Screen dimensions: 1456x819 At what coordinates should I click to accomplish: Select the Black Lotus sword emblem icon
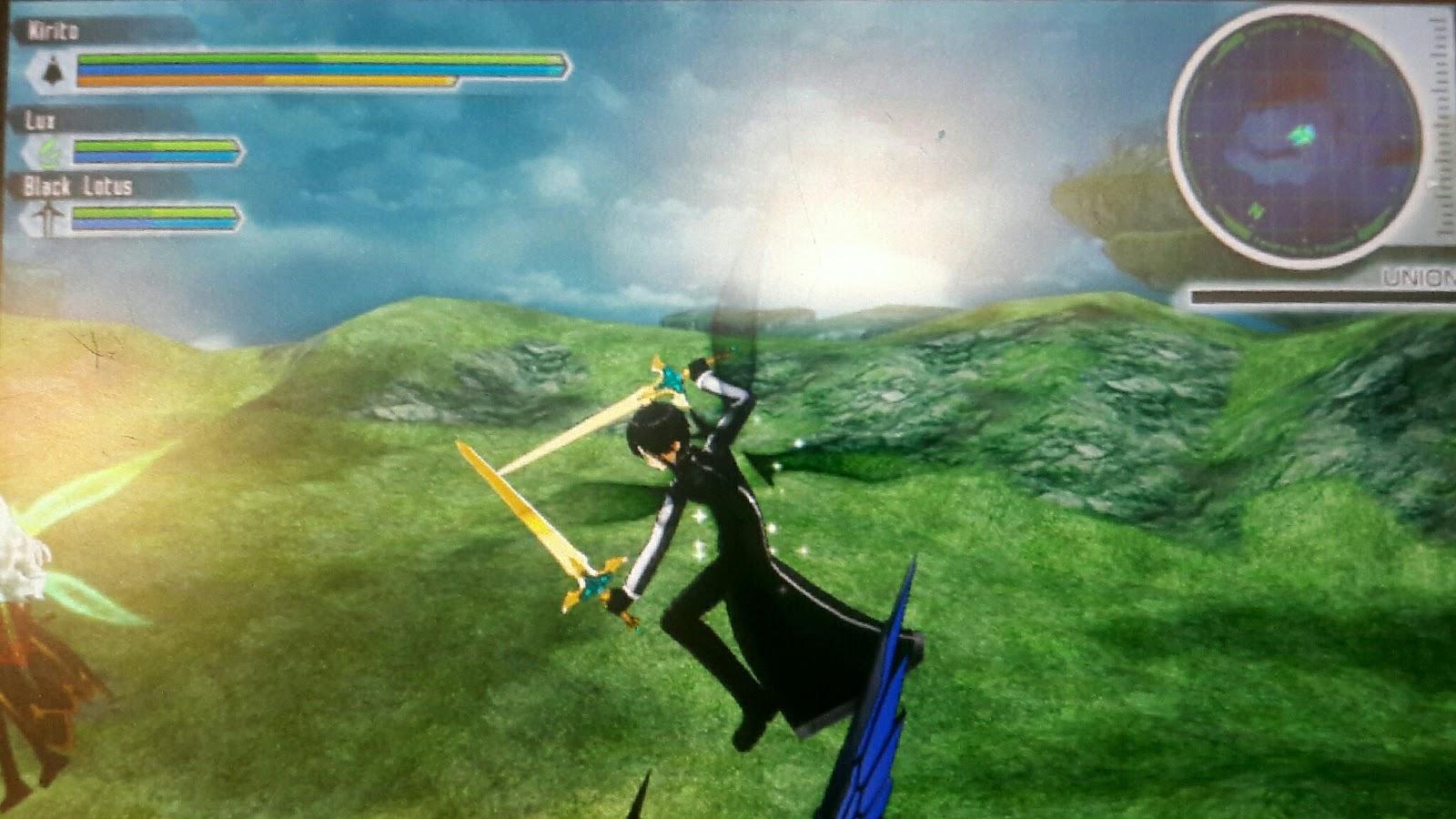47,217
